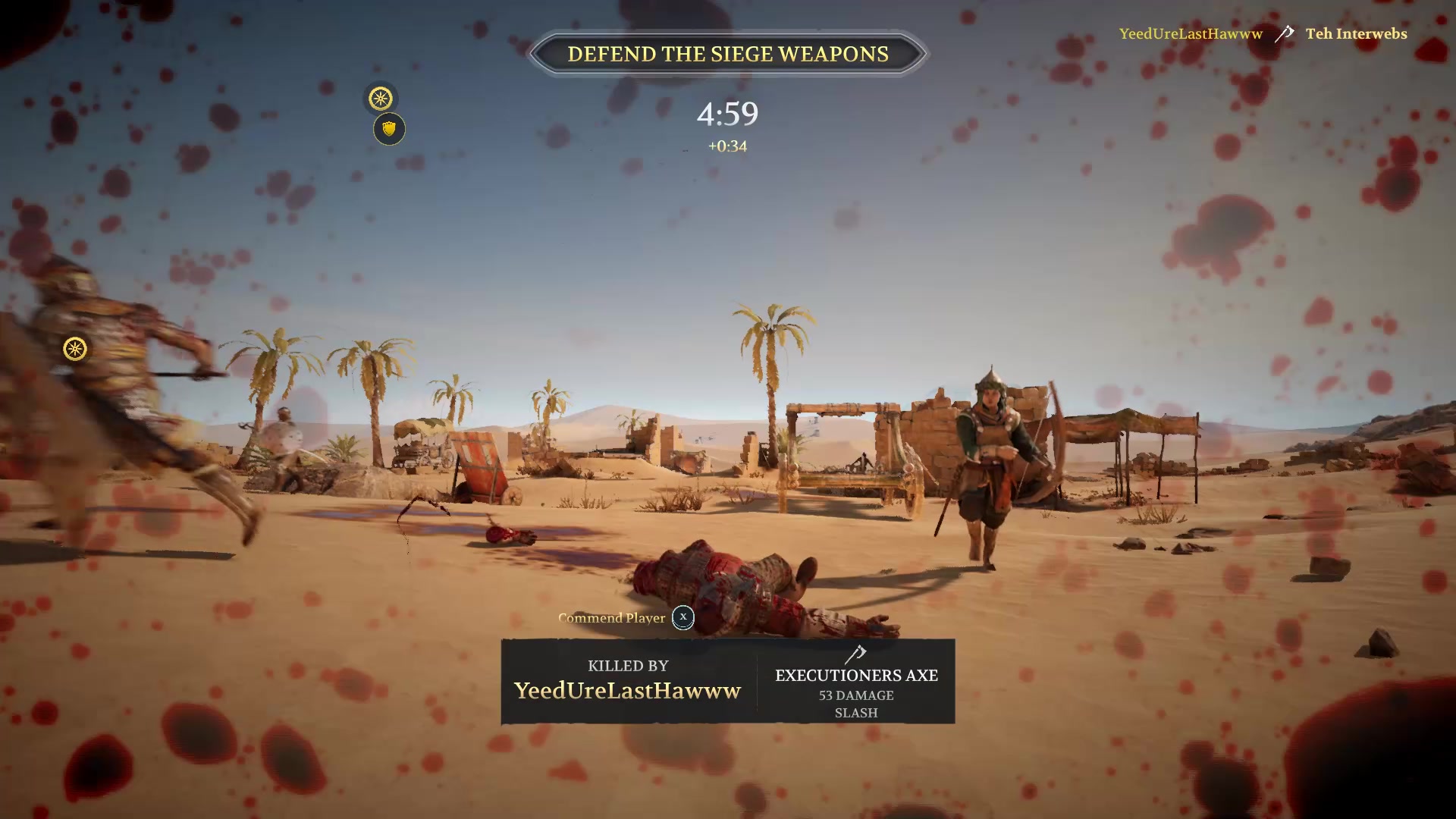This screenshot has width=1456, height=819.
Task: Click the killer name YeedUreLastHawww
Action: [x=627, y=691]
